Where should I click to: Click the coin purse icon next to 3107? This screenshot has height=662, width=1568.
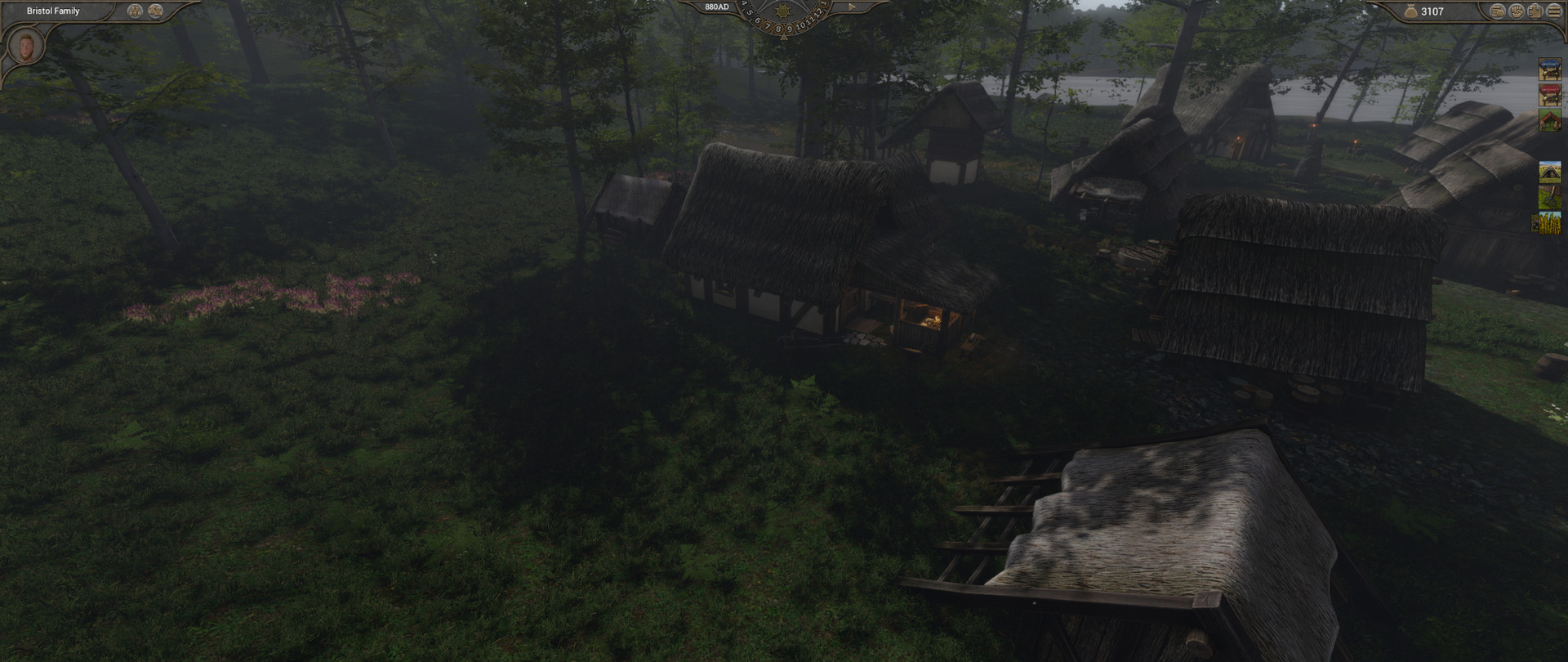point(1410,11)
